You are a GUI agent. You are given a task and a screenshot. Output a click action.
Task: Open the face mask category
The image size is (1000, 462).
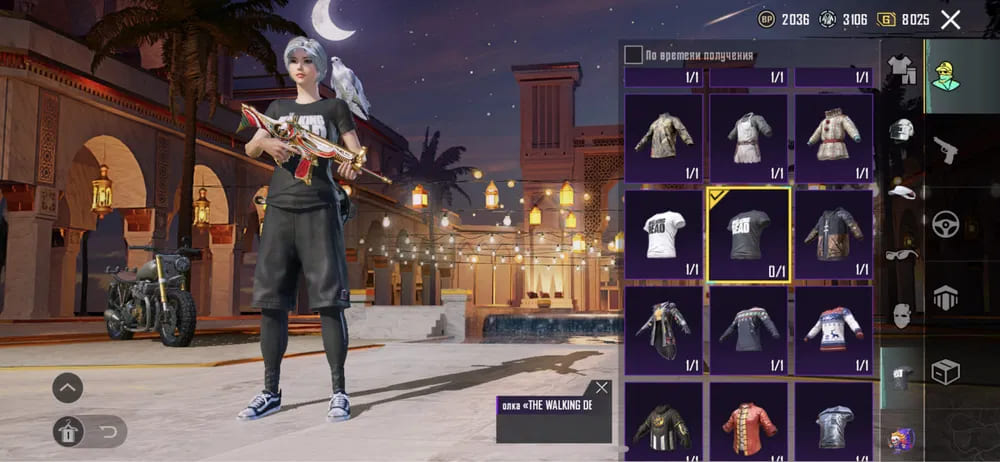[x=902, y=317]
